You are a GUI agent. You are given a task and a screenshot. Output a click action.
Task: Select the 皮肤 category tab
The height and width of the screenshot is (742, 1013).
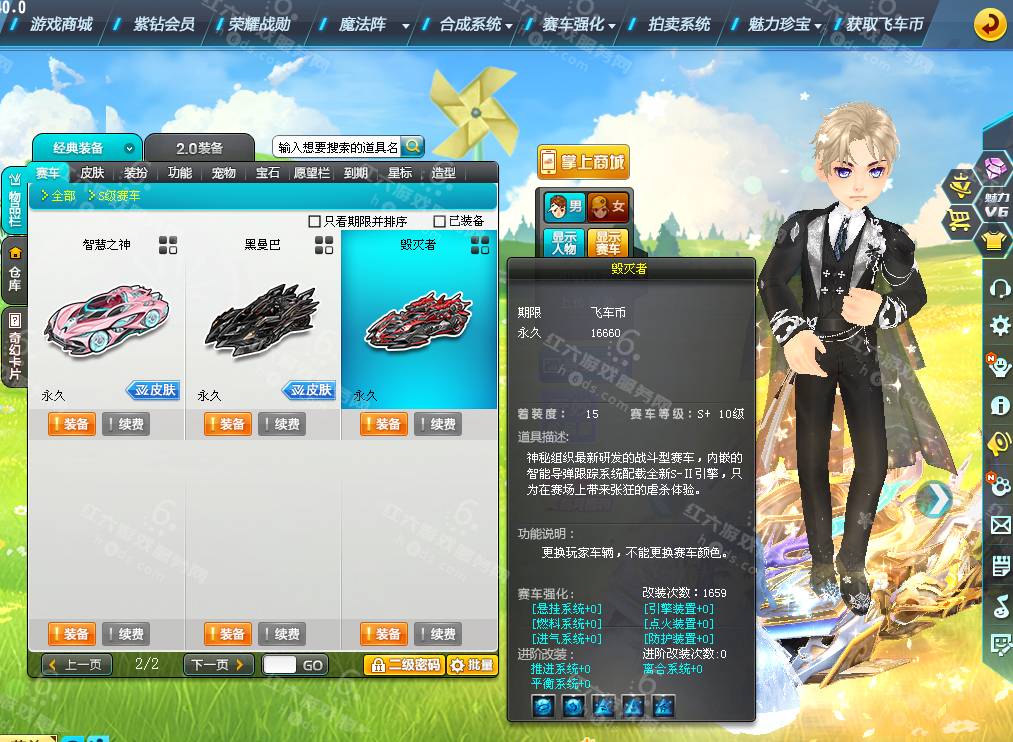pos(92,173)
